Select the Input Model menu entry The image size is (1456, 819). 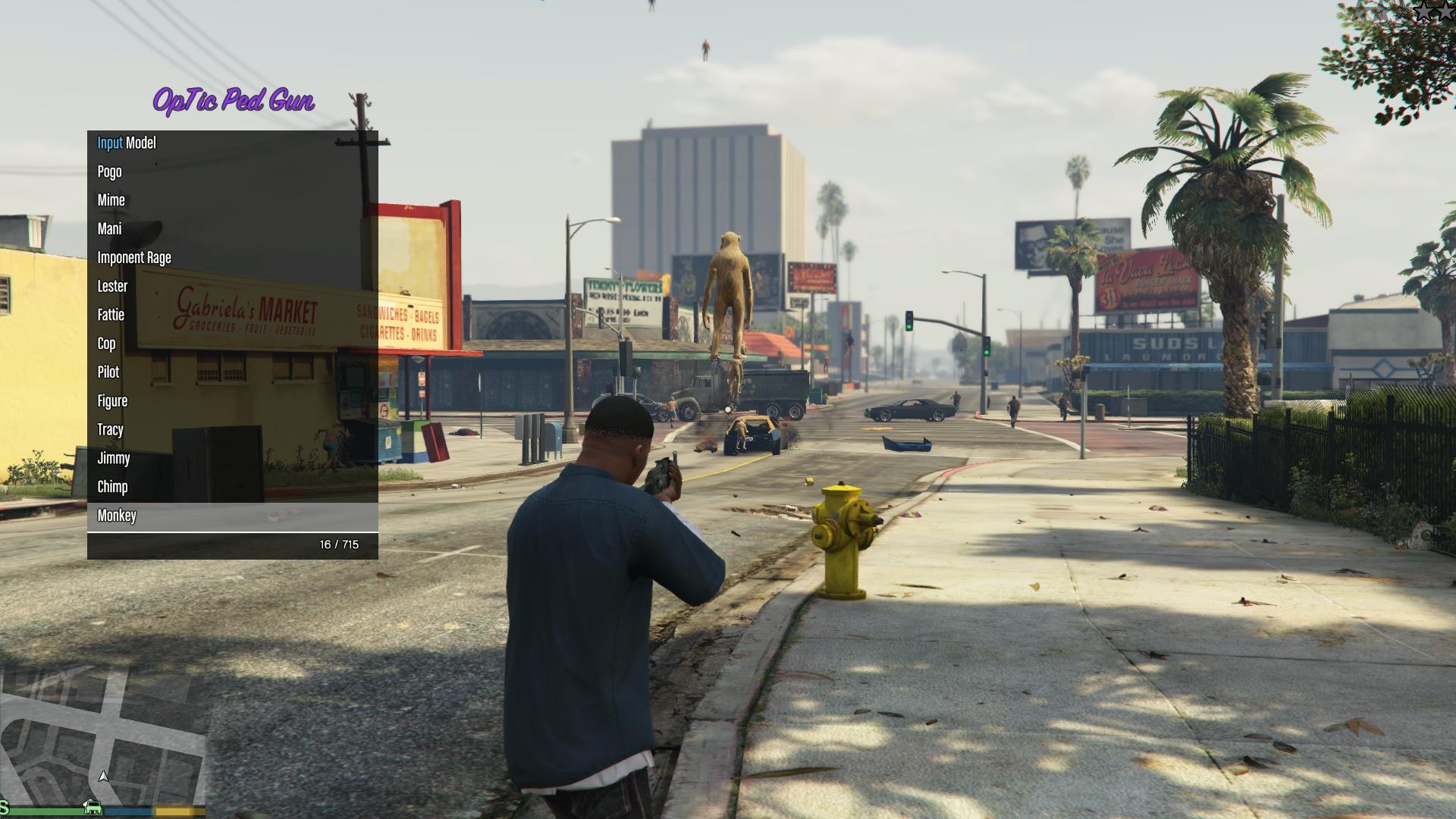(x=127, y=143)
